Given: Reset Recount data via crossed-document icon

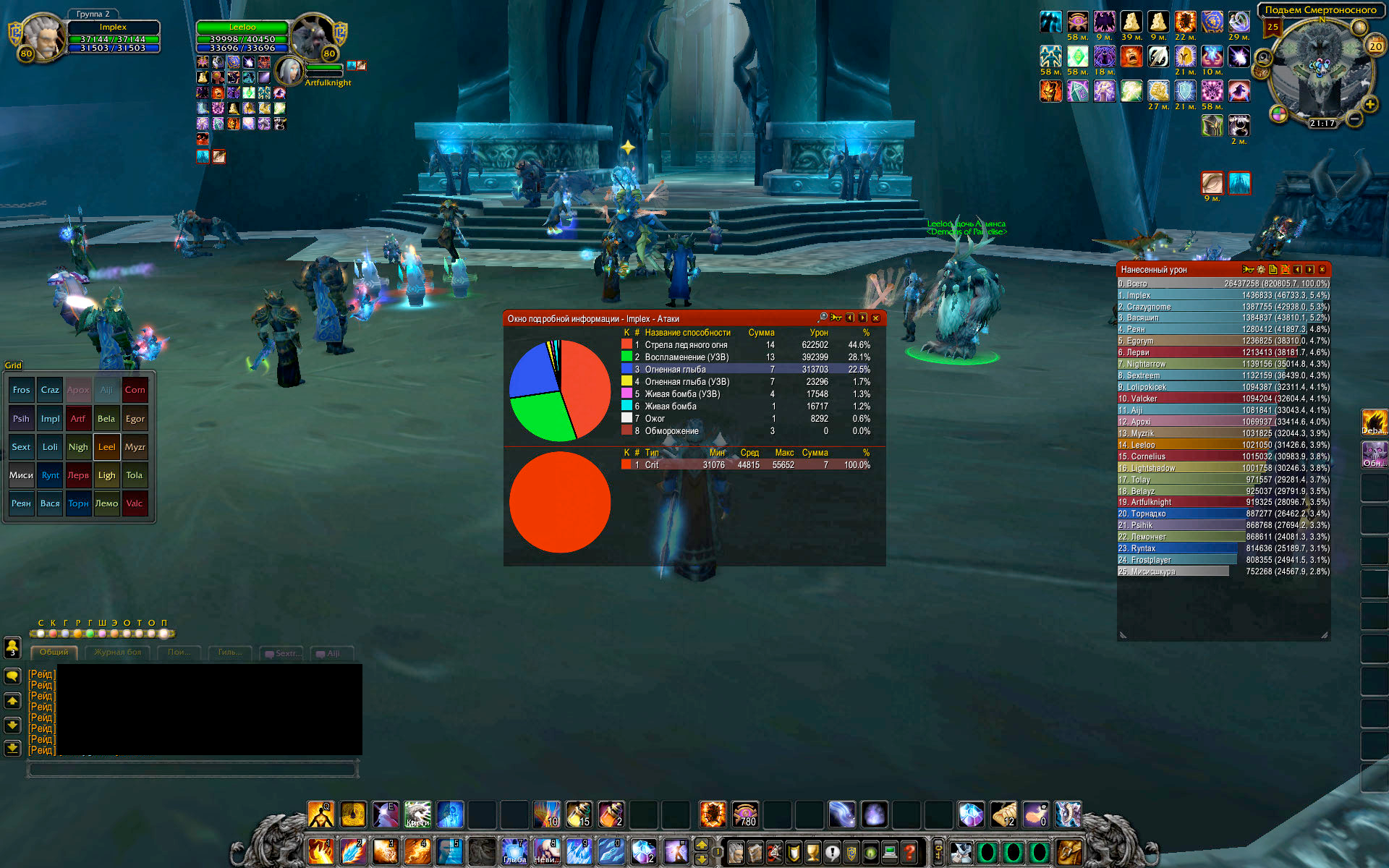Looking at the screenshot, I should pos(1285,269).
